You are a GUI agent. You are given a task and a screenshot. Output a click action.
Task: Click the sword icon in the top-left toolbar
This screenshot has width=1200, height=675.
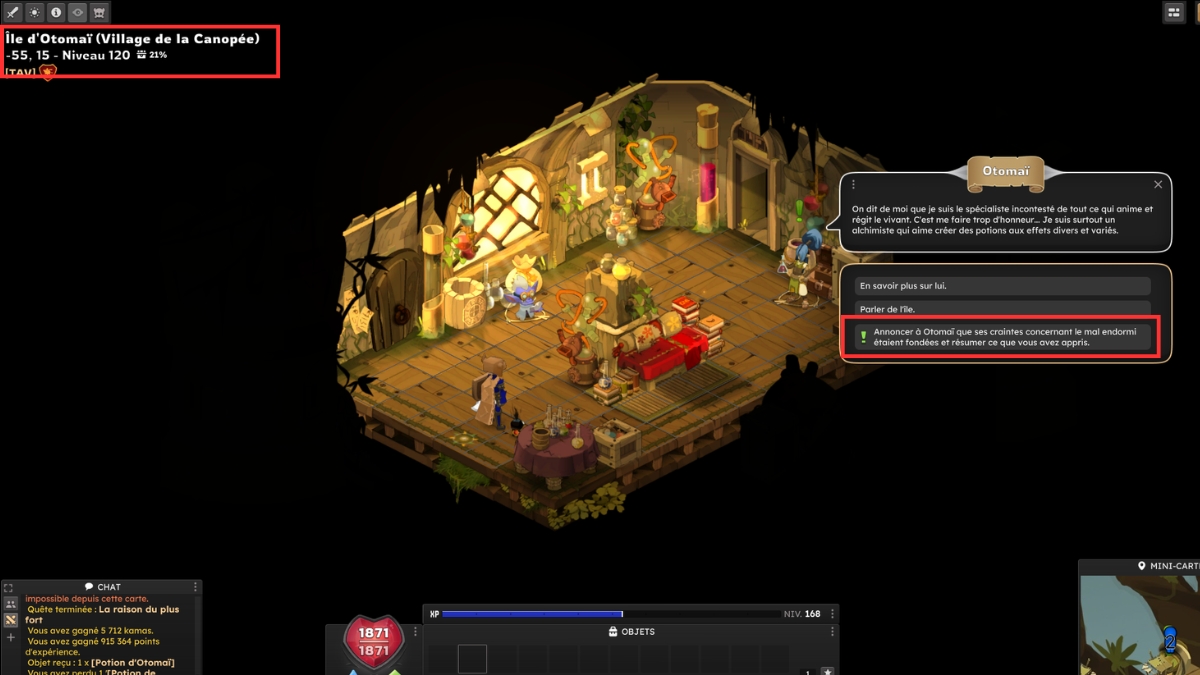(13, 13)
